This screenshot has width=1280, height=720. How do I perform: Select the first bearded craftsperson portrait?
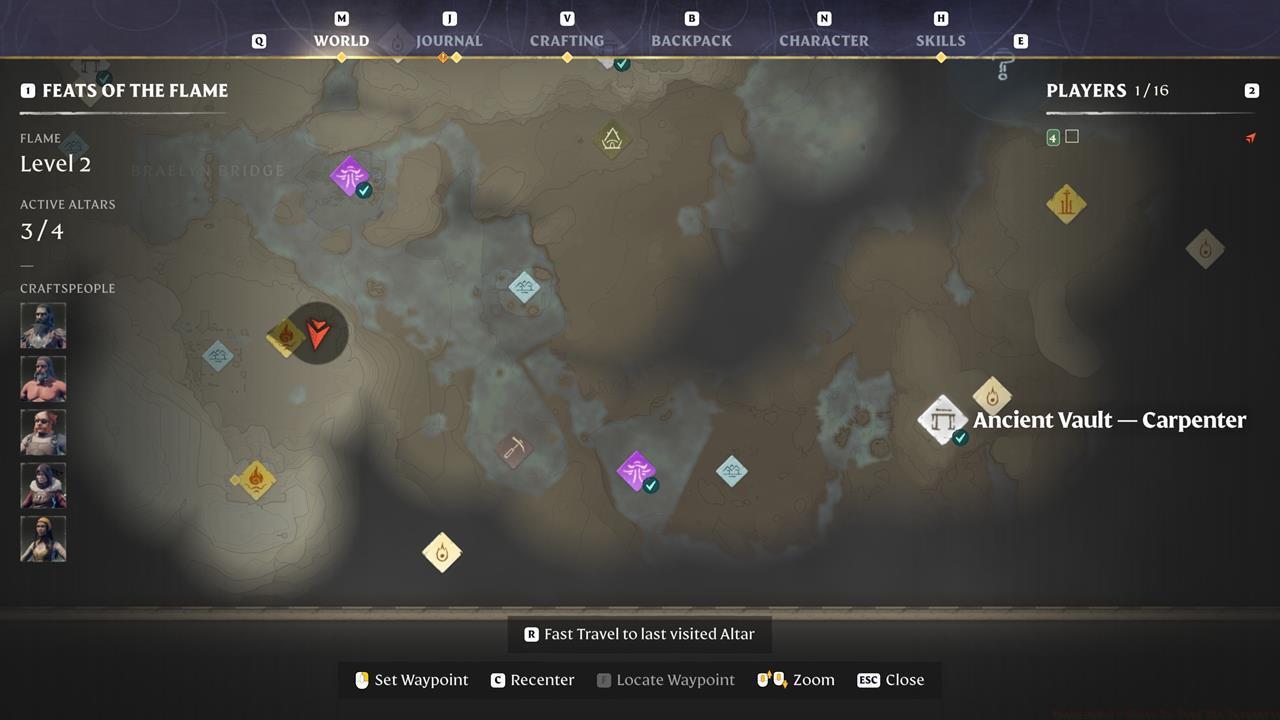[43, 325]
